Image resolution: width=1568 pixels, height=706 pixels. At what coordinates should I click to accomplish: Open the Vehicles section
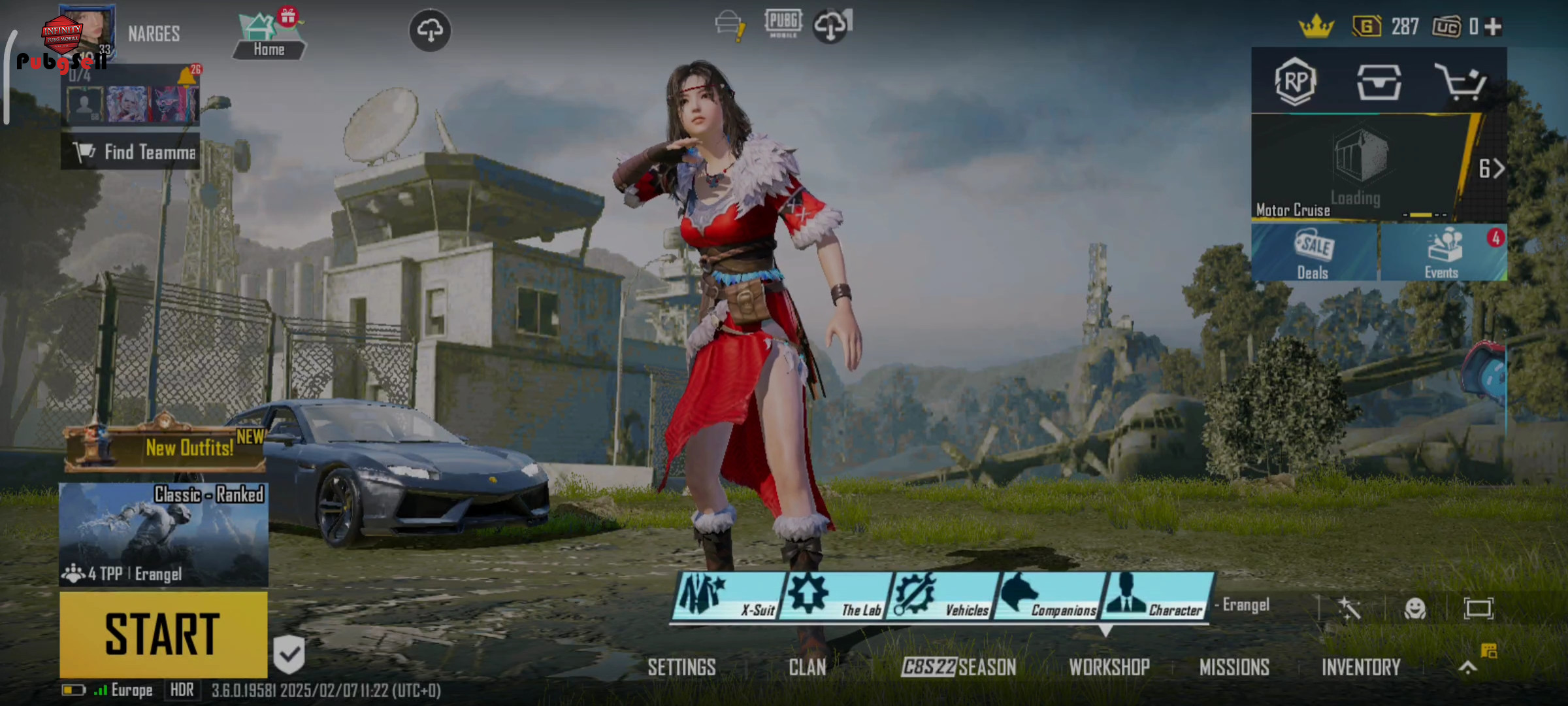point(942,596)
